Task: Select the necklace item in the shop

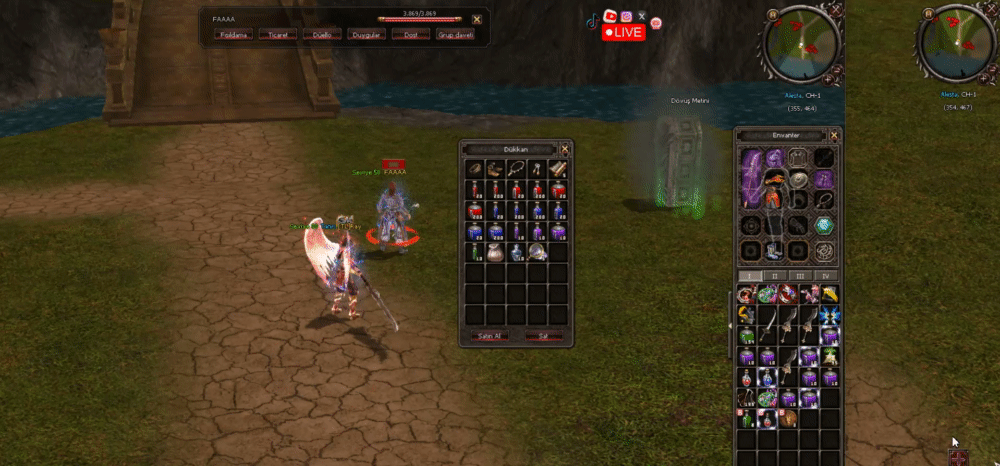Action: (516, 169)
